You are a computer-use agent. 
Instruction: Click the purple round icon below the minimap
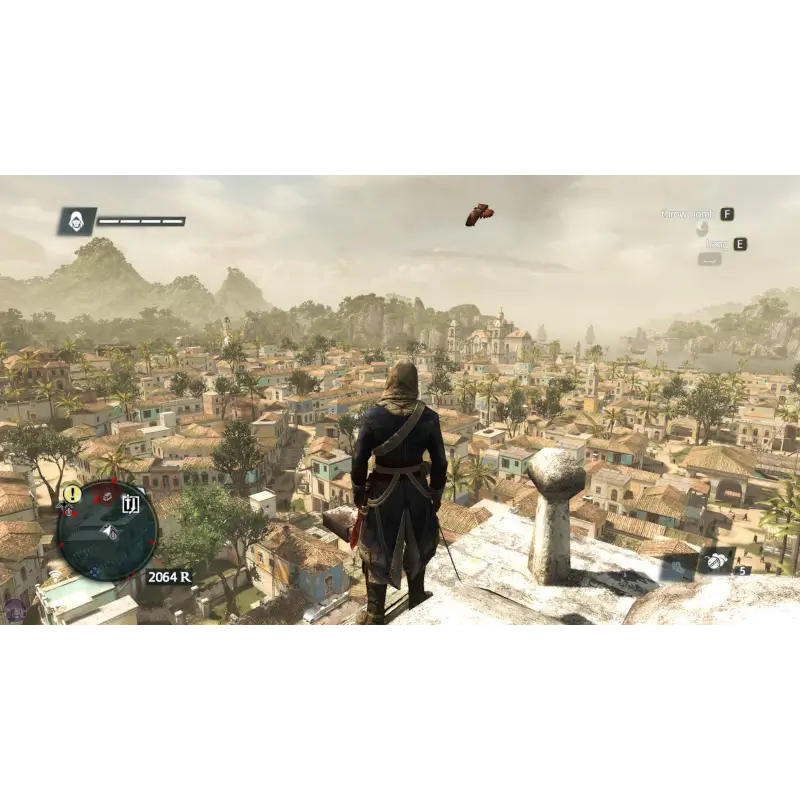tap(15, 609)
